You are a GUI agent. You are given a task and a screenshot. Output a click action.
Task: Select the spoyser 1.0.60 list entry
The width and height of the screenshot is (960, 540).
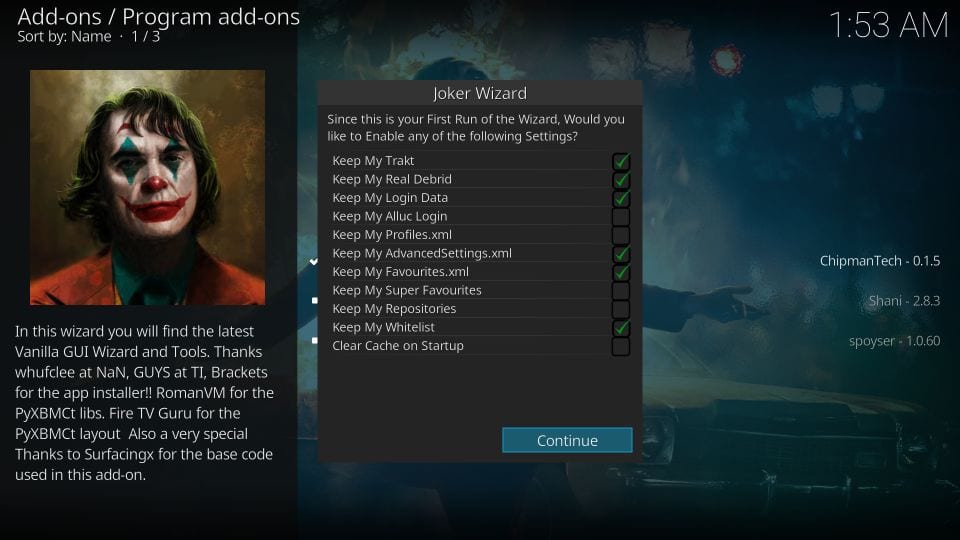tap(893, 340)
